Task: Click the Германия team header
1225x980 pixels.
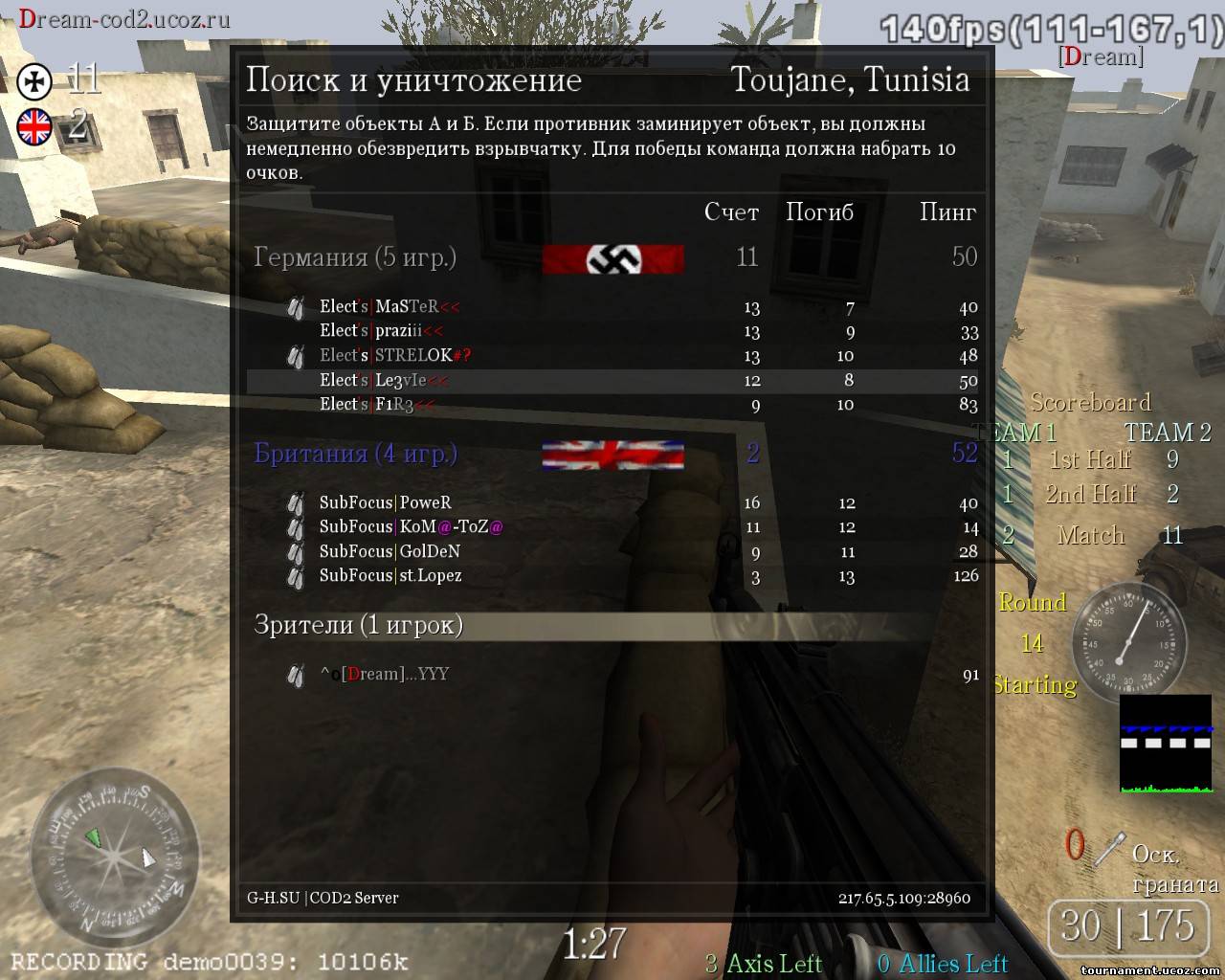Action: point(355,257)
